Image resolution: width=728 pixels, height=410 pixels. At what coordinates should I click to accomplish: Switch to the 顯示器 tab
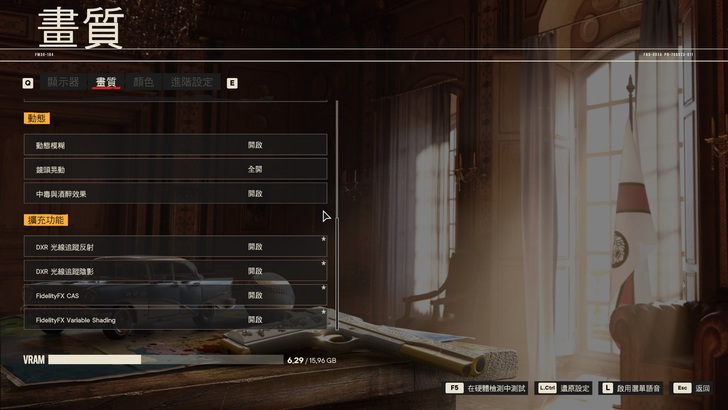[63, 82]
